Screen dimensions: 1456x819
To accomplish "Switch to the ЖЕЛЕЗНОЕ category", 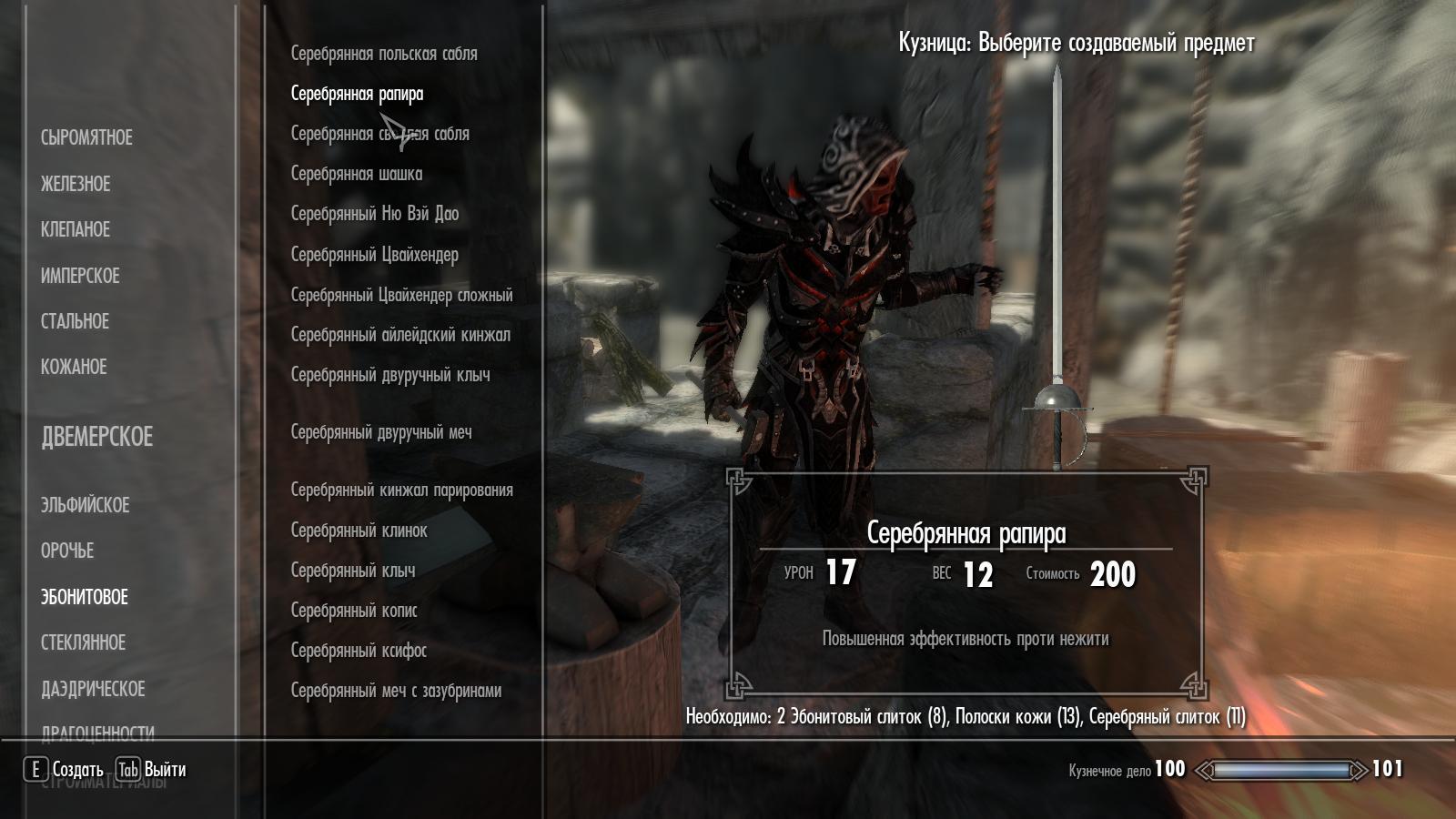I will tap(76, 184).
